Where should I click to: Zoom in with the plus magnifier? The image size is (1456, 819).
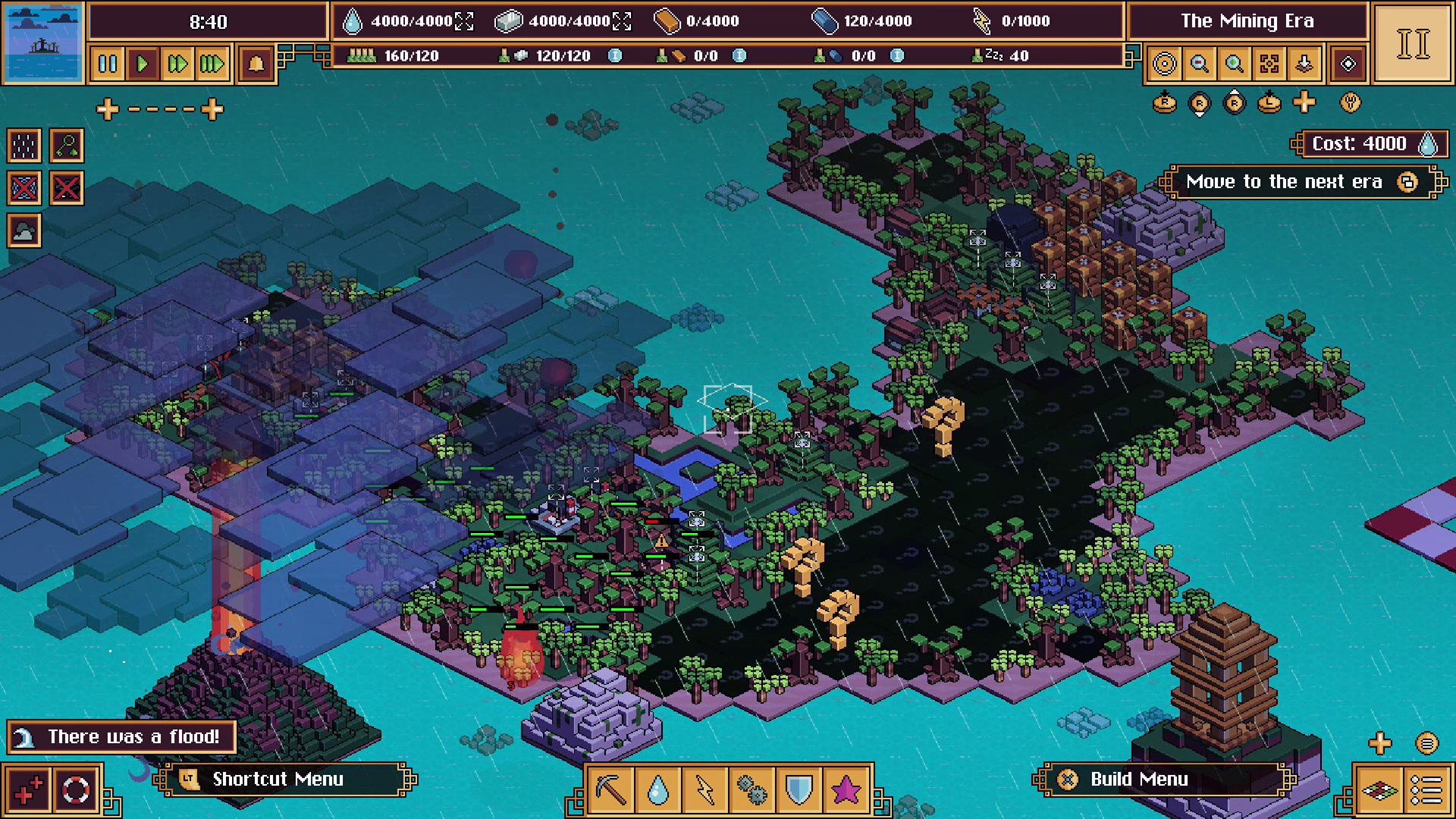click(1235, 64)
